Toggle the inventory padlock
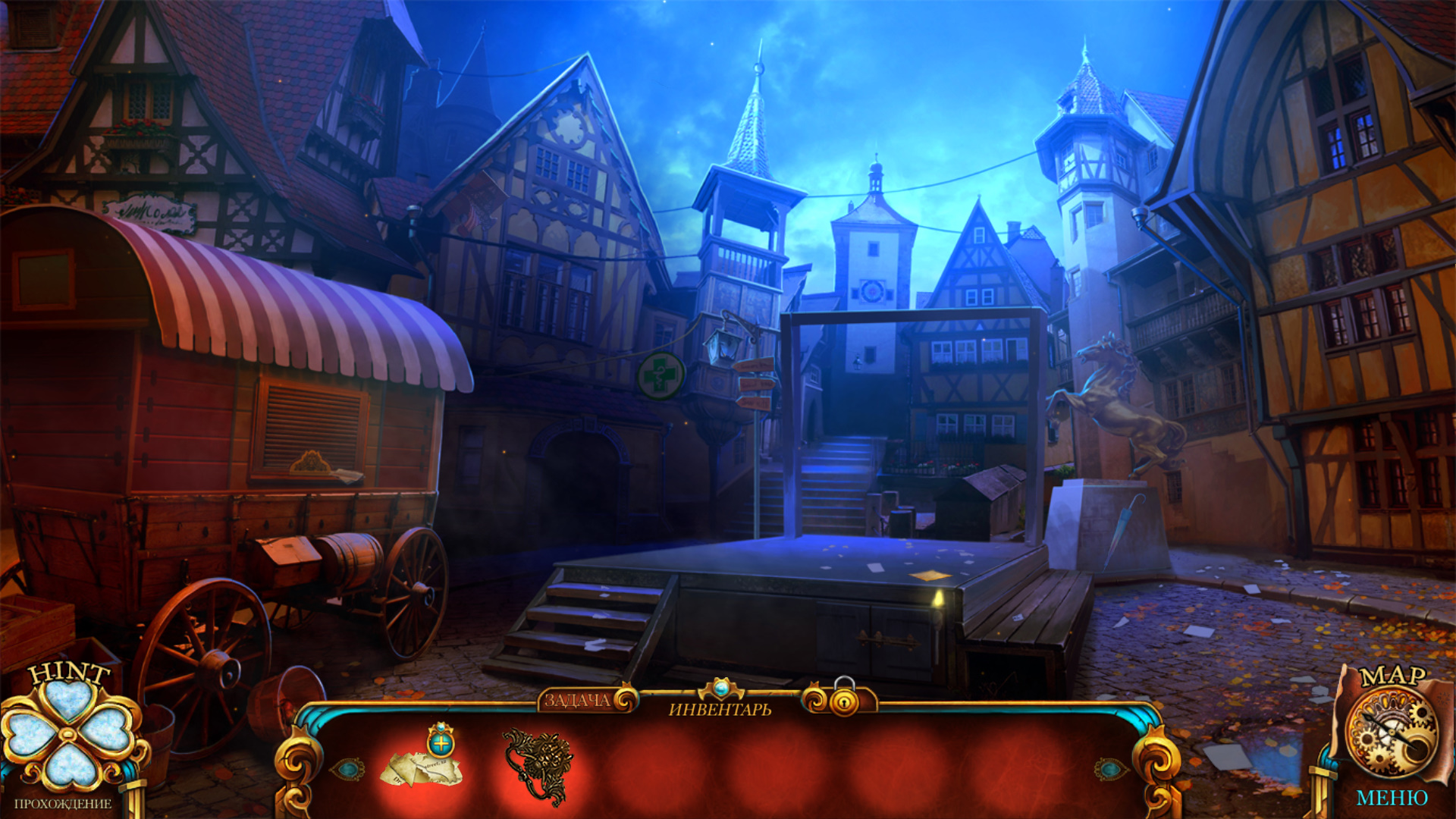 pyautogui.click(x=843, y=698)
